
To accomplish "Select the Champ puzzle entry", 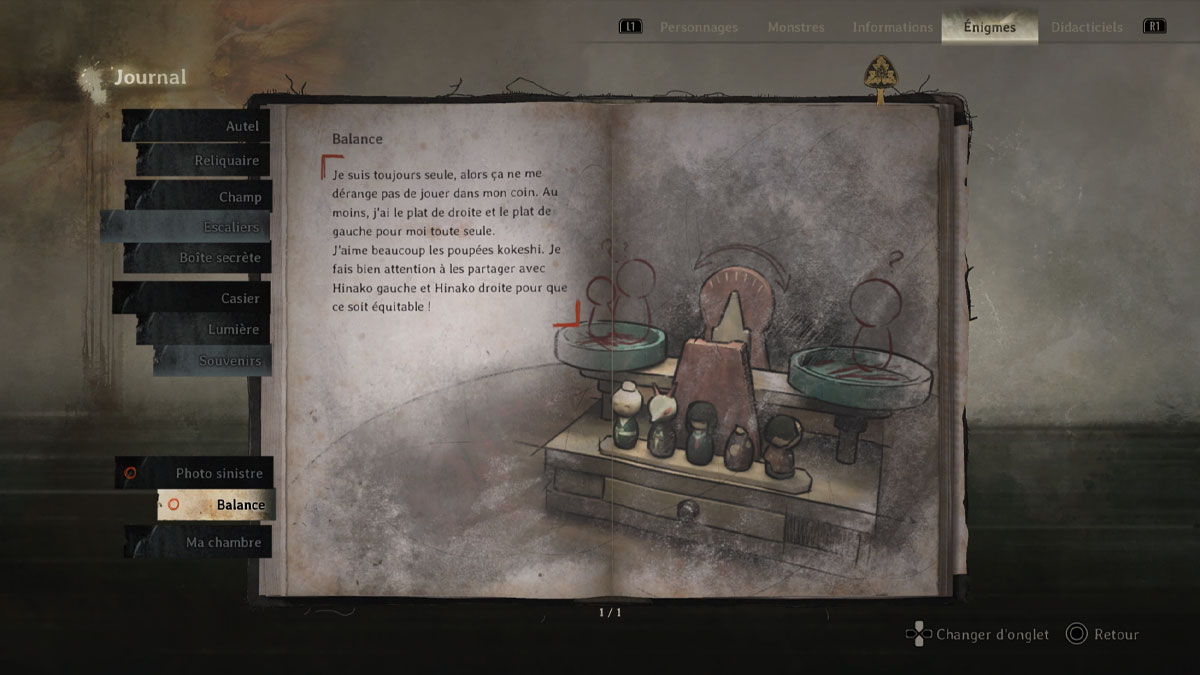I will [198, 197].
